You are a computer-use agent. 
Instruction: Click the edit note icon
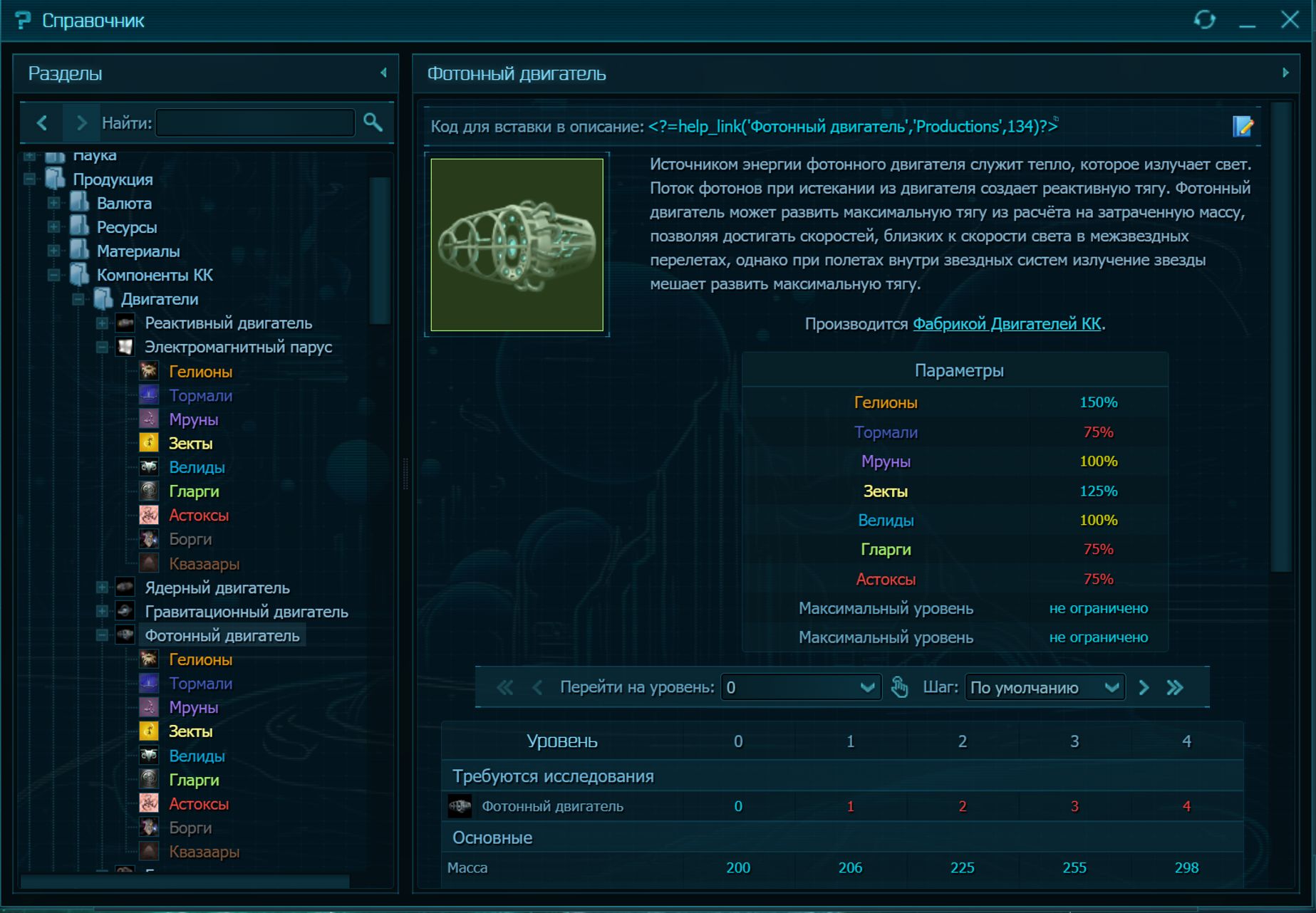1242,127
